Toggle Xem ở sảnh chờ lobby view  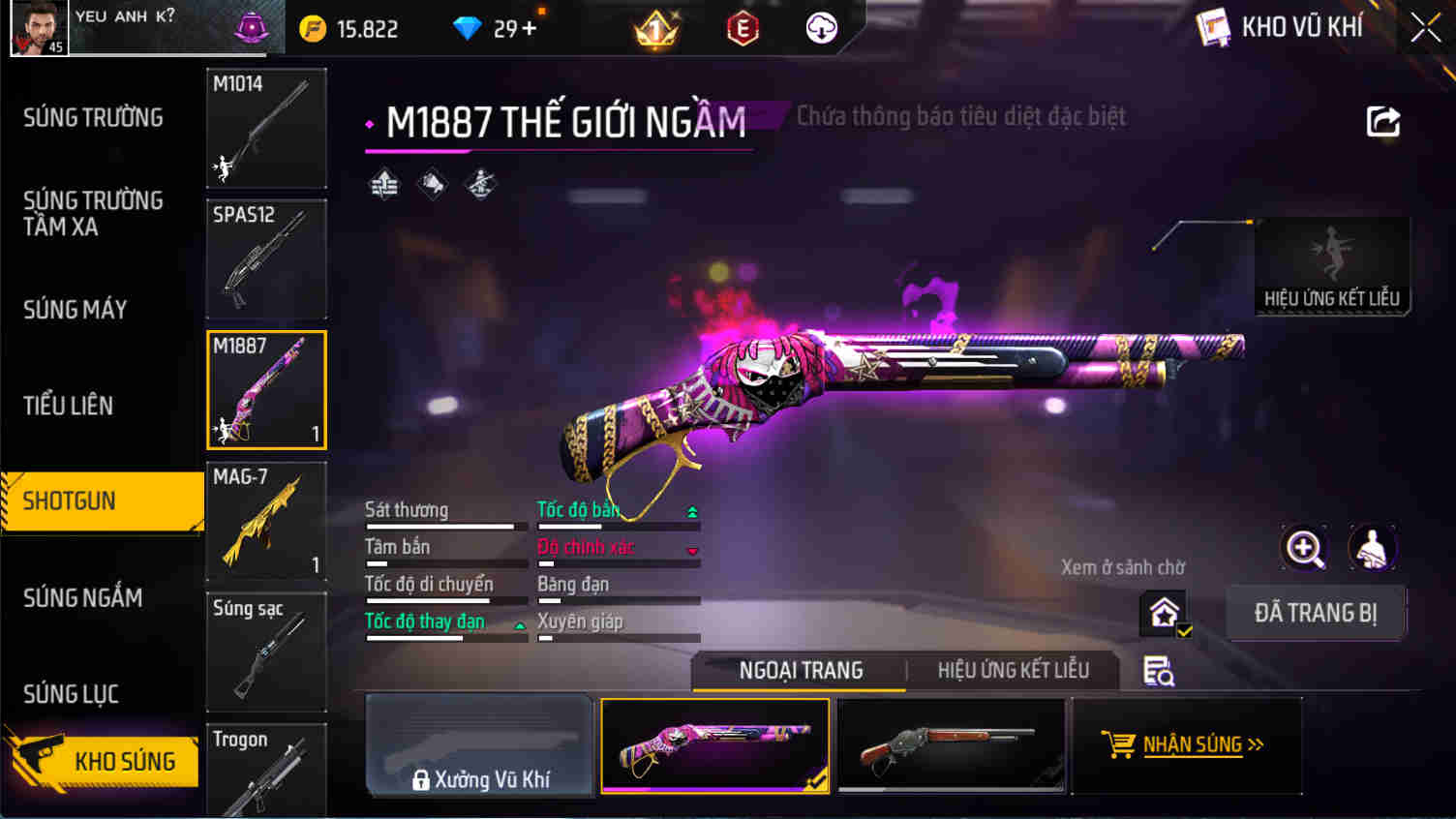pos(1162,613)
